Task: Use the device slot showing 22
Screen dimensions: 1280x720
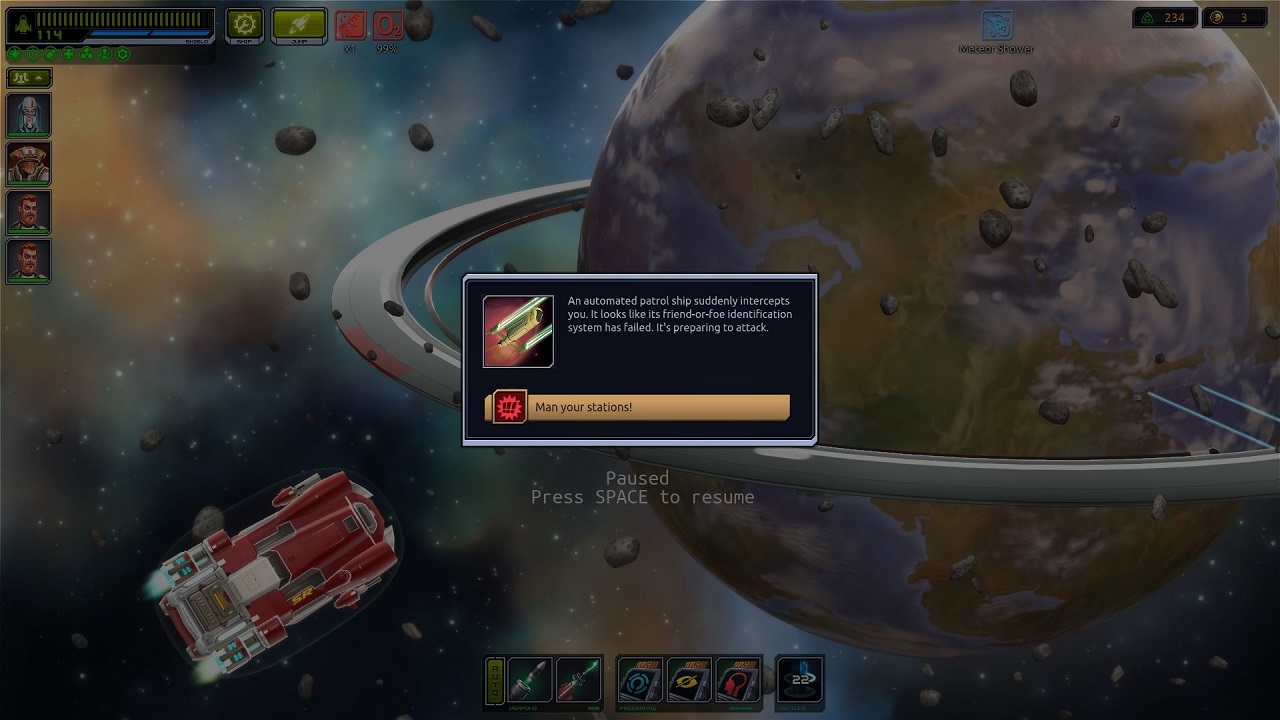Action: (800, 681)
